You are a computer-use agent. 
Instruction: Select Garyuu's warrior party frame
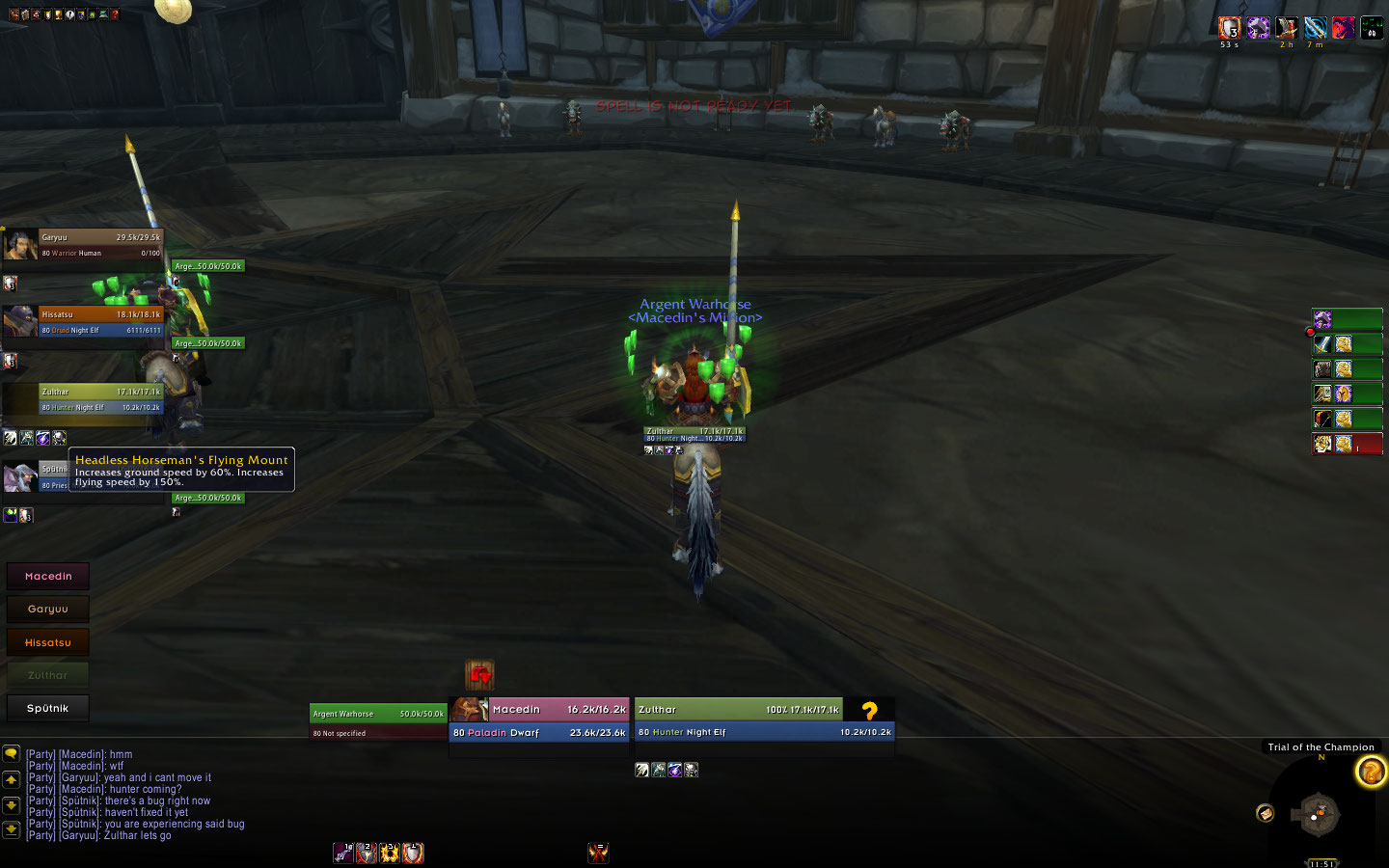tap(100, 245)
